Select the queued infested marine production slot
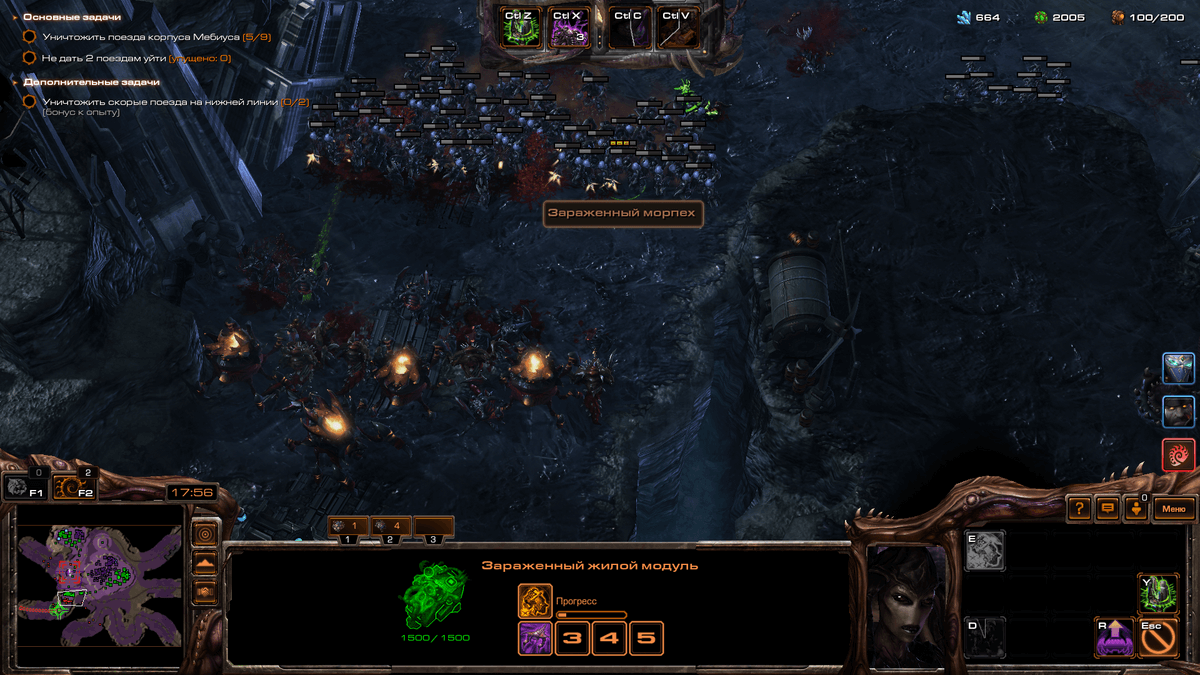Screen dimensions: 1200x675 coord(535,638)
